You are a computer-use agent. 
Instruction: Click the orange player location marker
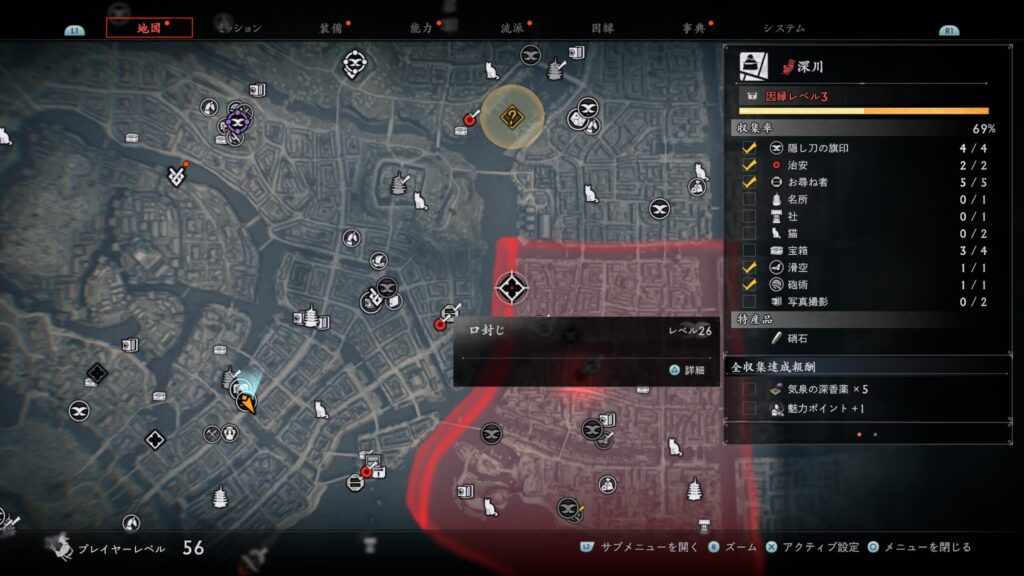(245, 403)
